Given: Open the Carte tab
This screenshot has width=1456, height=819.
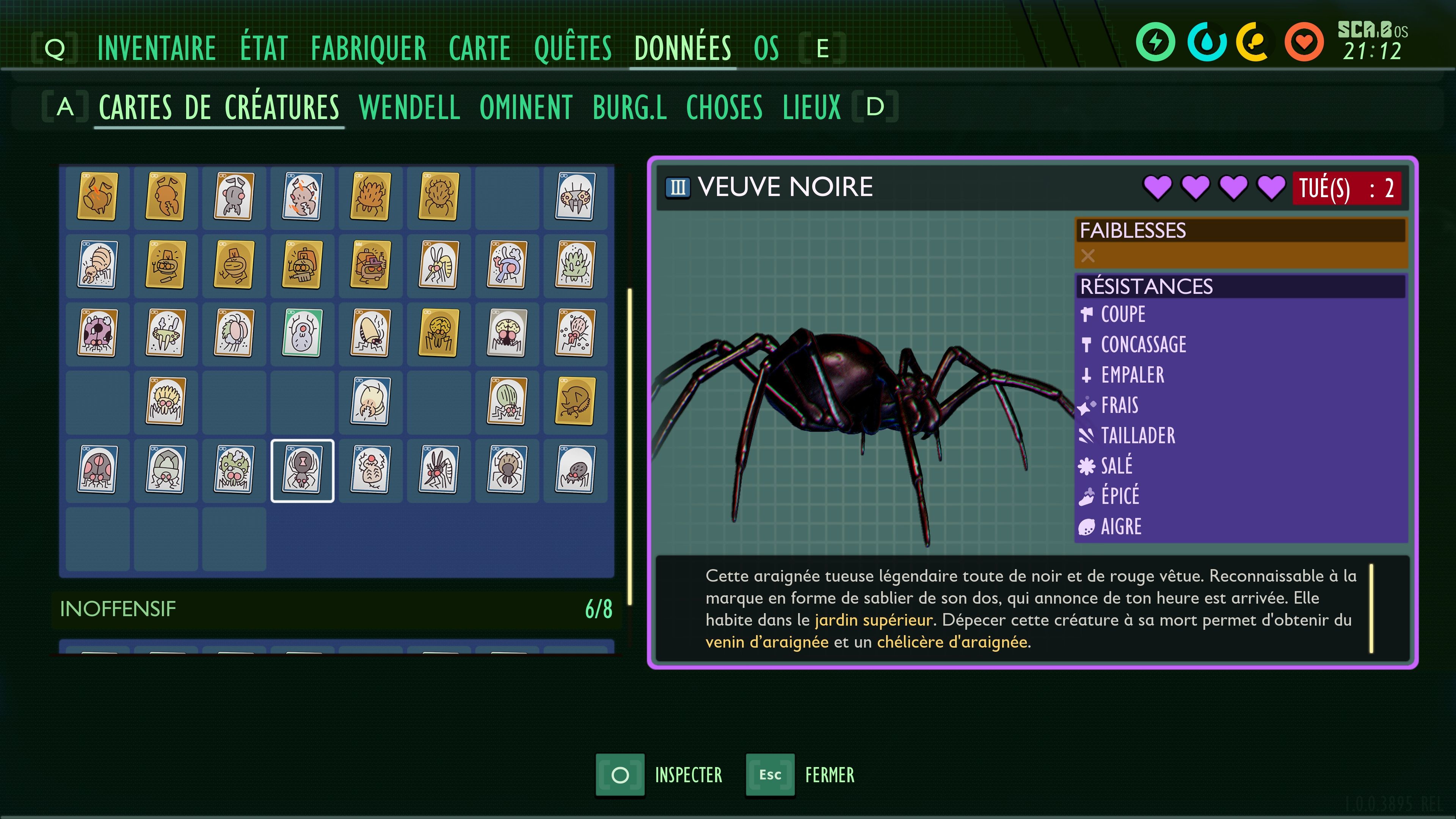Looking at the screenshot, I should point(479,48).
